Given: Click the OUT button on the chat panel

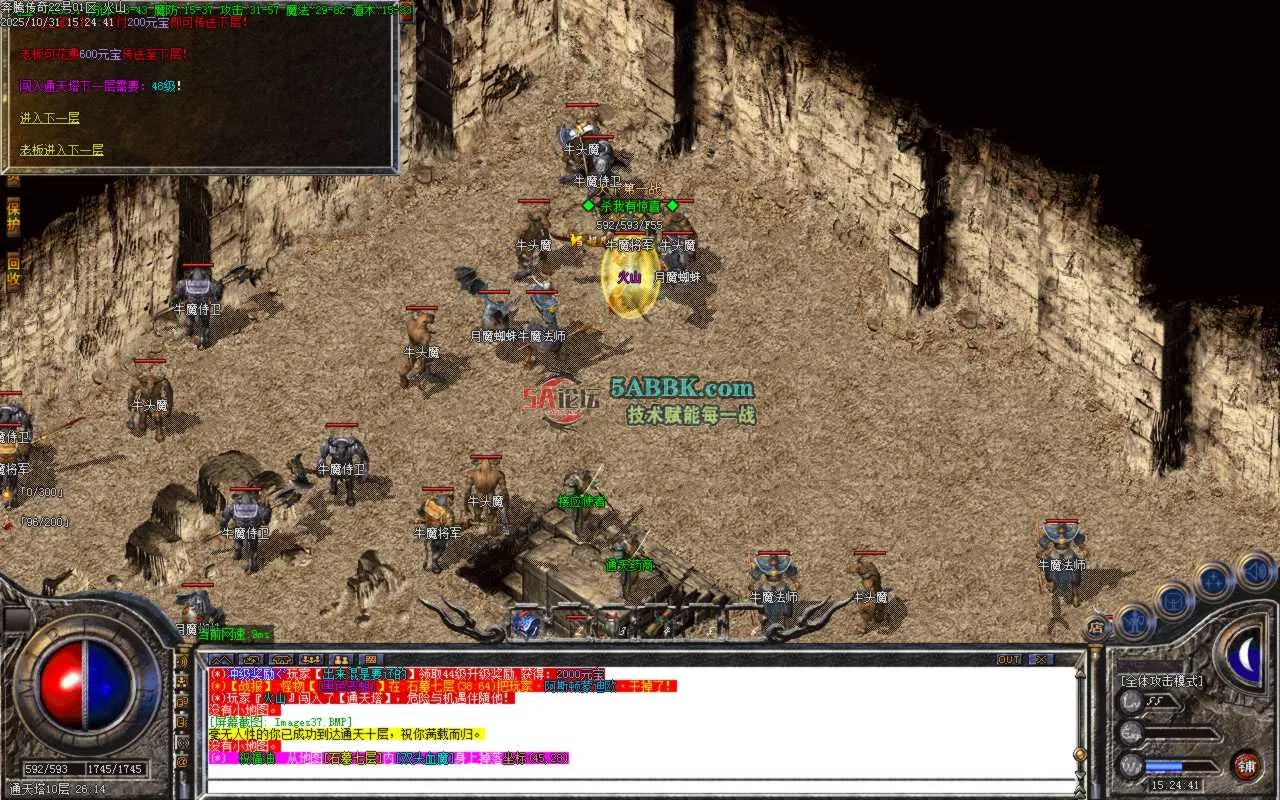Looking at the screenshot, I should point(1008,658).
